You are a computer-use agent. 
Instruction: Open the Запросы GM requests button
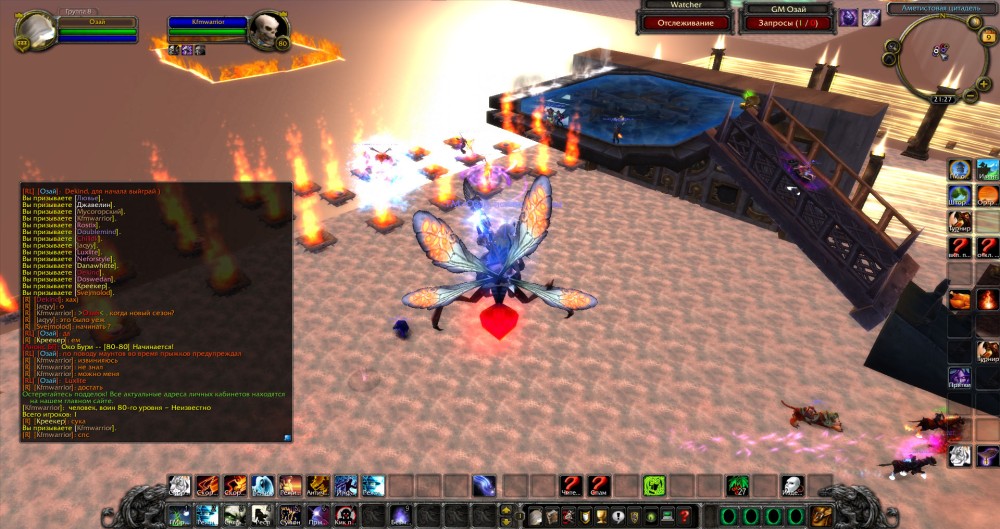[x=786, y=22]
